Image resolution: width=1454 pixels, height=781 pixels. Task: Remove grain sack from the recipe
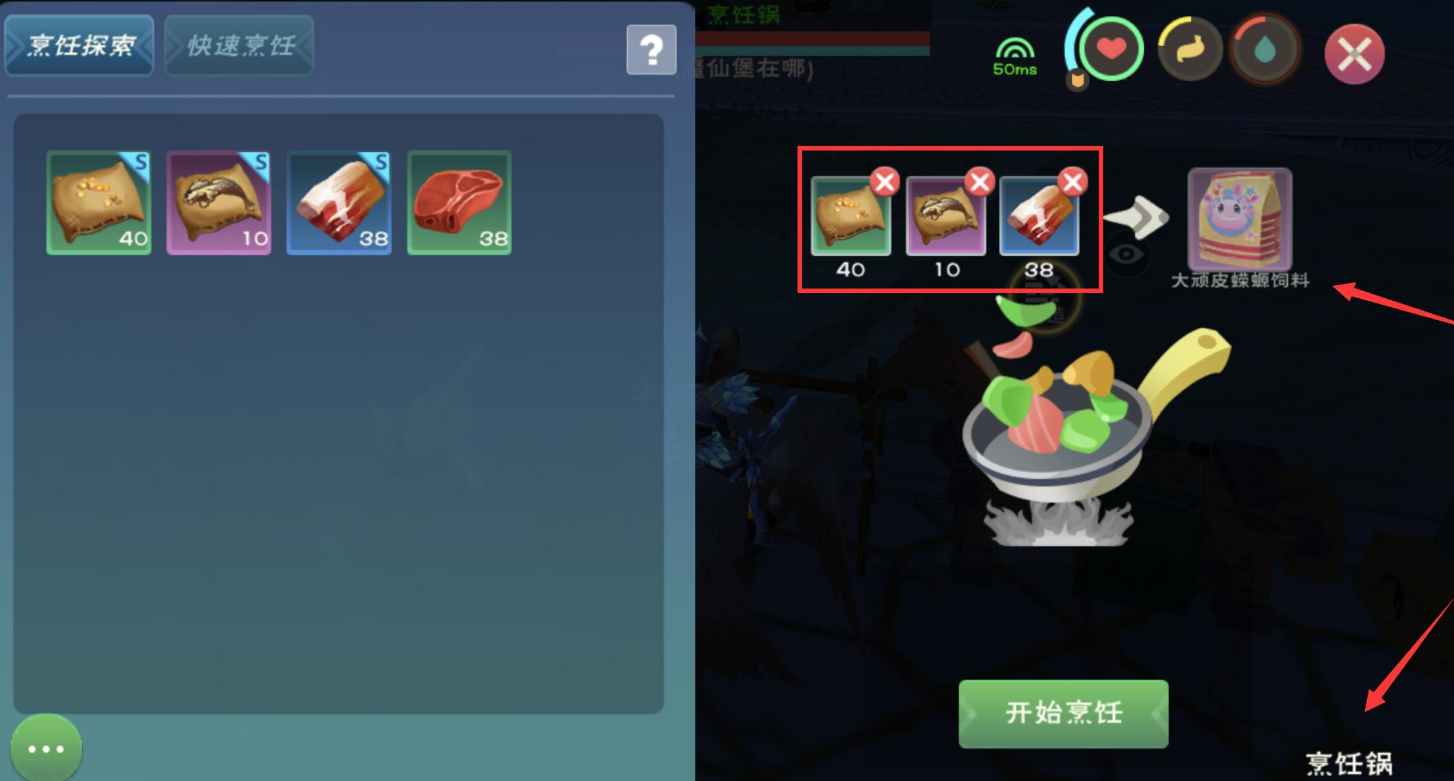tap(884, 181)
